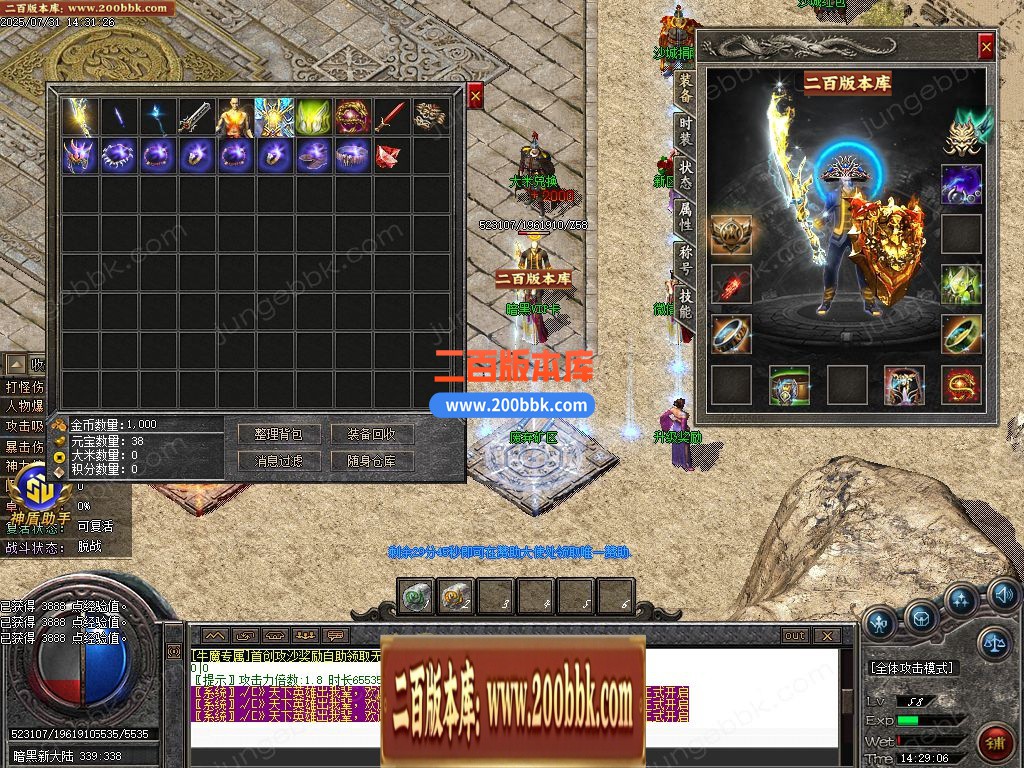
Task: Select the red sword in the bag
Action: click(391, 117)
